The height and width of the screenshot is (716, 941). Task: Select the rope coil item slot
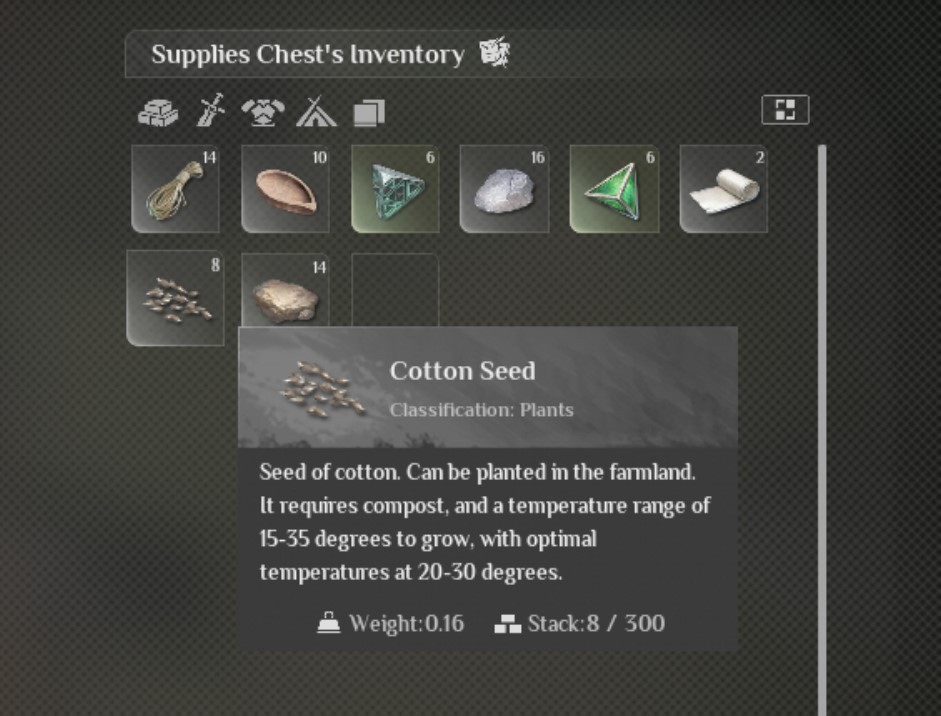coord(175,189)
